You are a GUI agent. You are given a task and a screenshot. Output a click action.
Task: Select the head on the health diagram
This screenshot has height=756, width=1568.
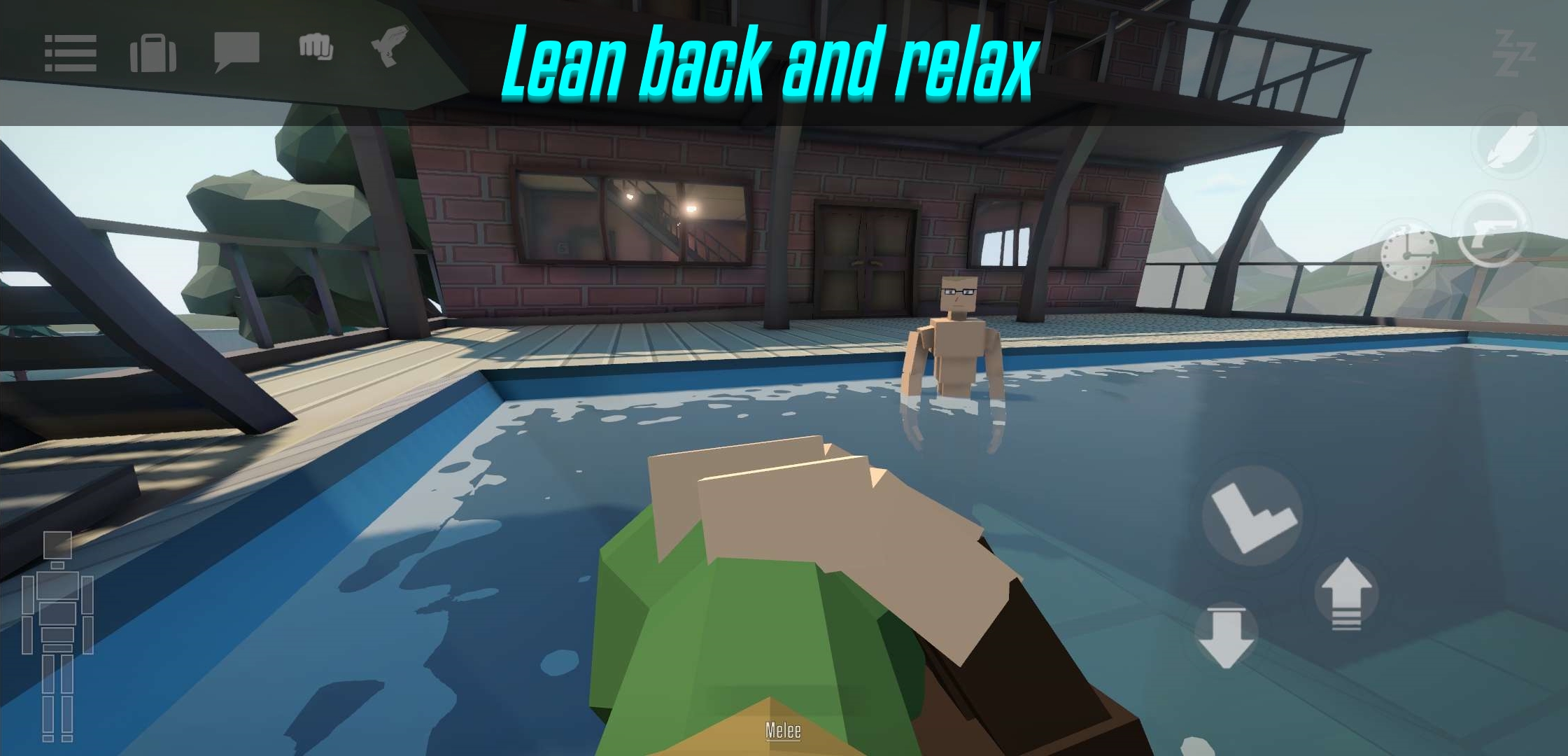click(x=58, y=545)
